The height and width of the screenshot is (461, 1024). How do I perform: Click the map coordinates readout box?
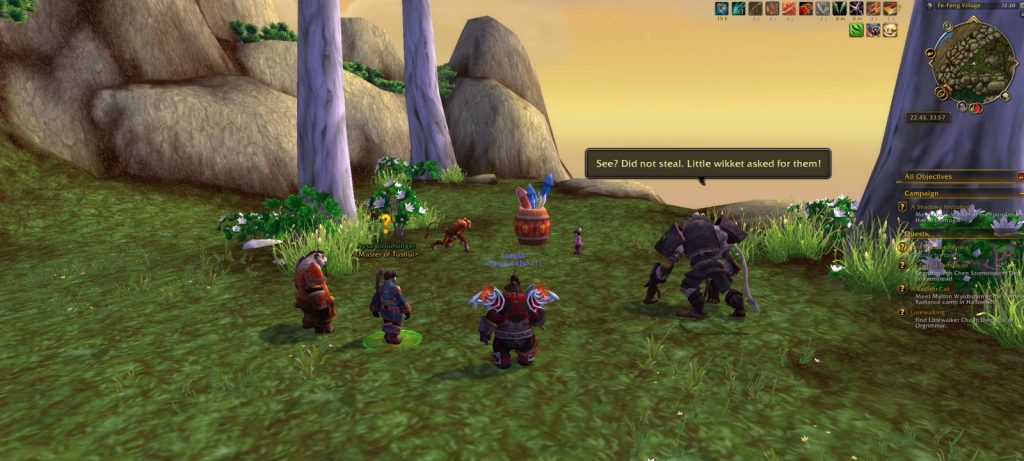point(929,117)
